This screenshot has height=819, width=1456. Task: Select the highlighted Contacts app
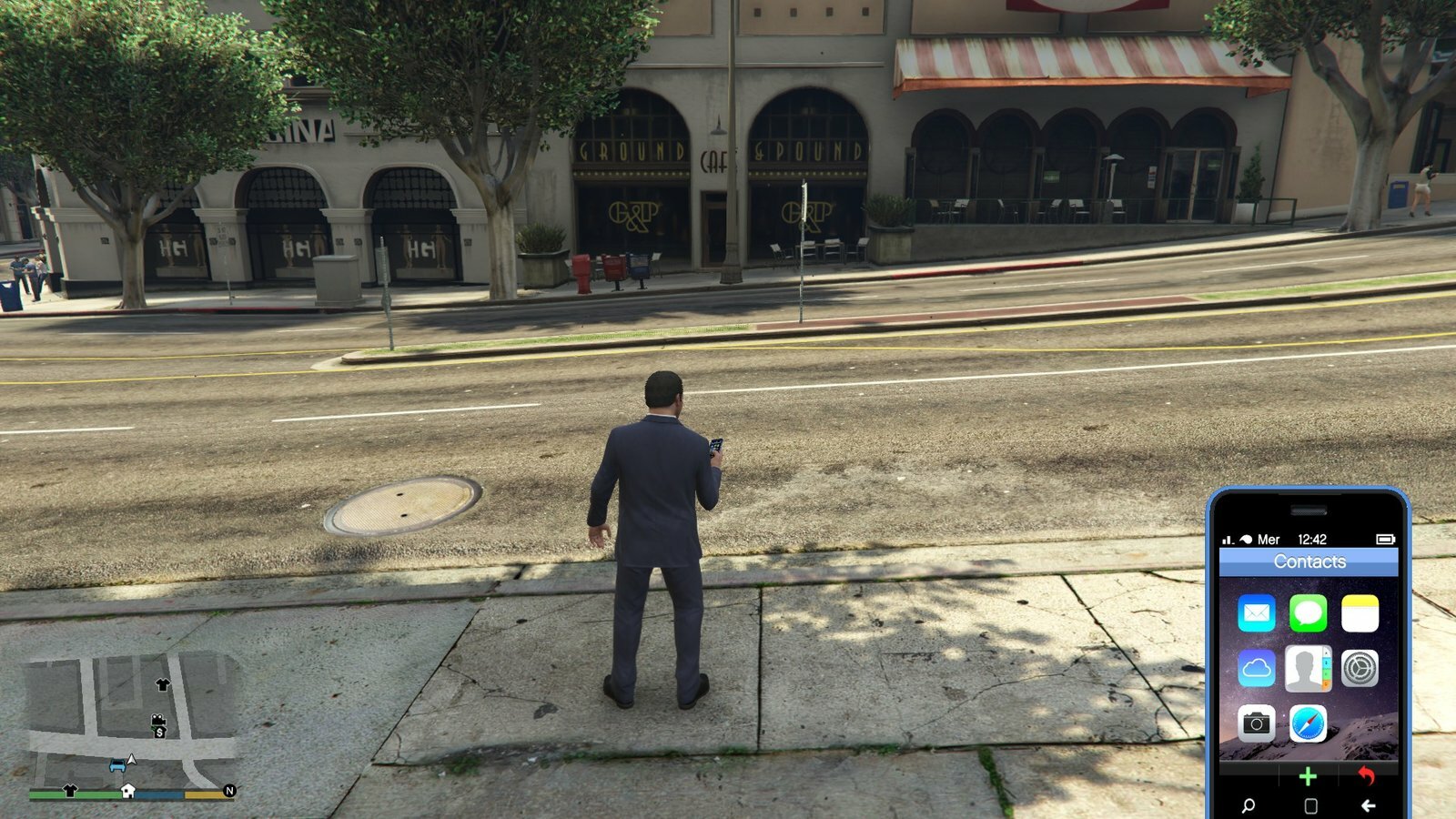pyautogui.click(x=1308, y=669)
